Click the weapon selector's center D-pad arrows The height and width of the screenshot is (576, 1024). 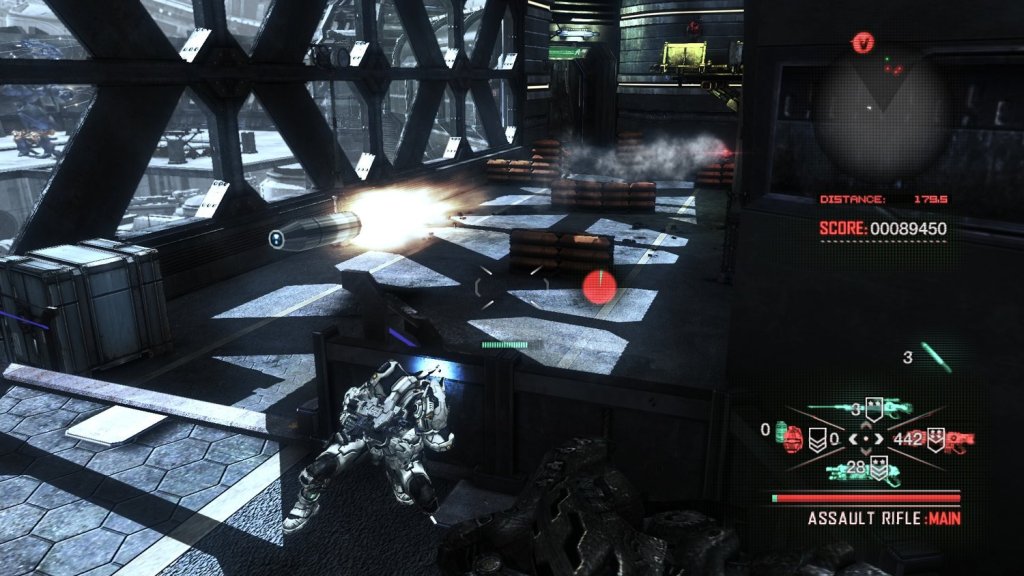click(x=866, y=438)
